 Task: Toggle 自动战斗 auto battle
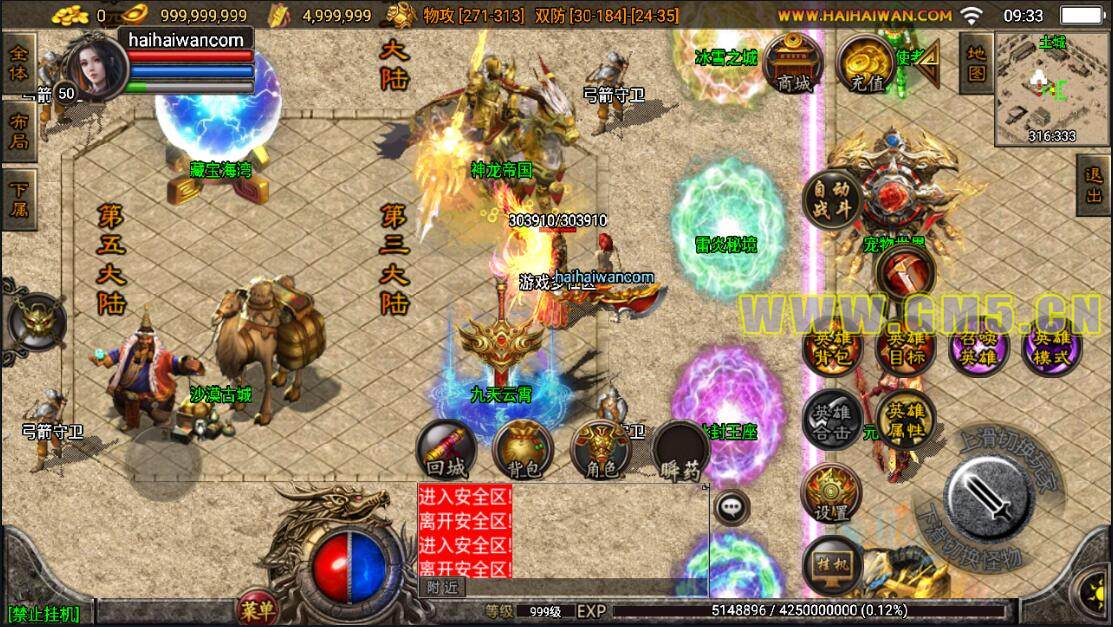833,199
